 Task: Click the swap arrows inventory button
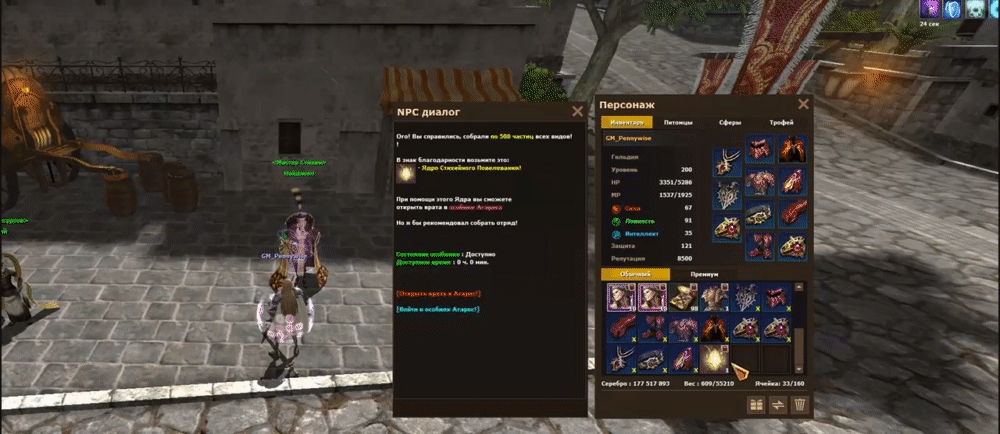778,404
